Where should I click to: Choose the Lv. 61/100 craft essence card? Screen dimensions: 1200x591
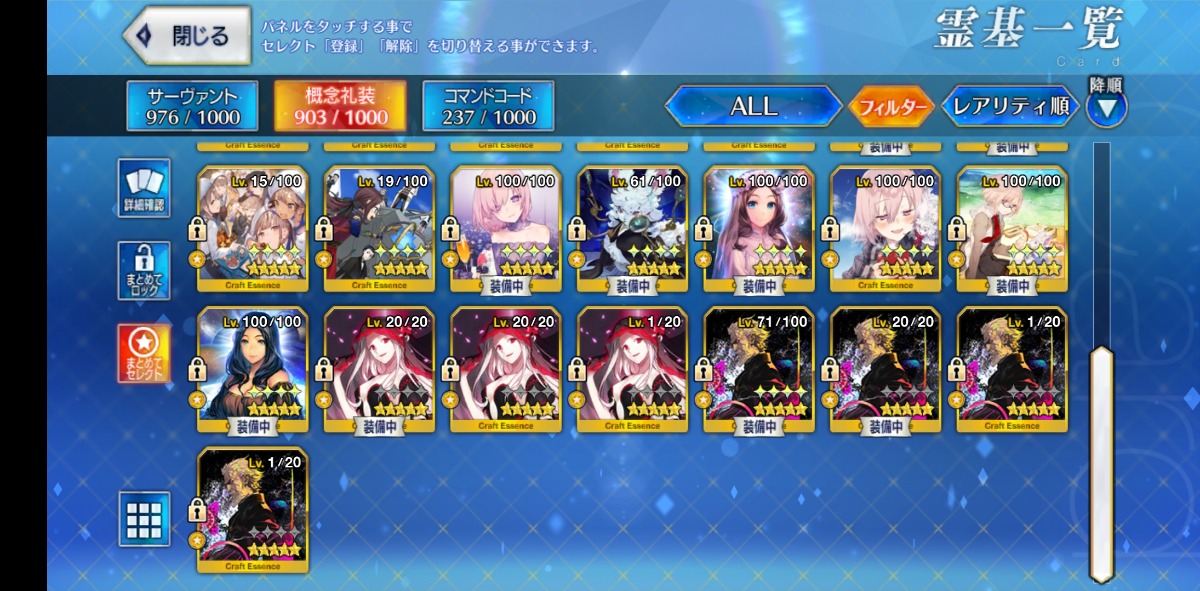pyautogui.click(x=632, y=229)
